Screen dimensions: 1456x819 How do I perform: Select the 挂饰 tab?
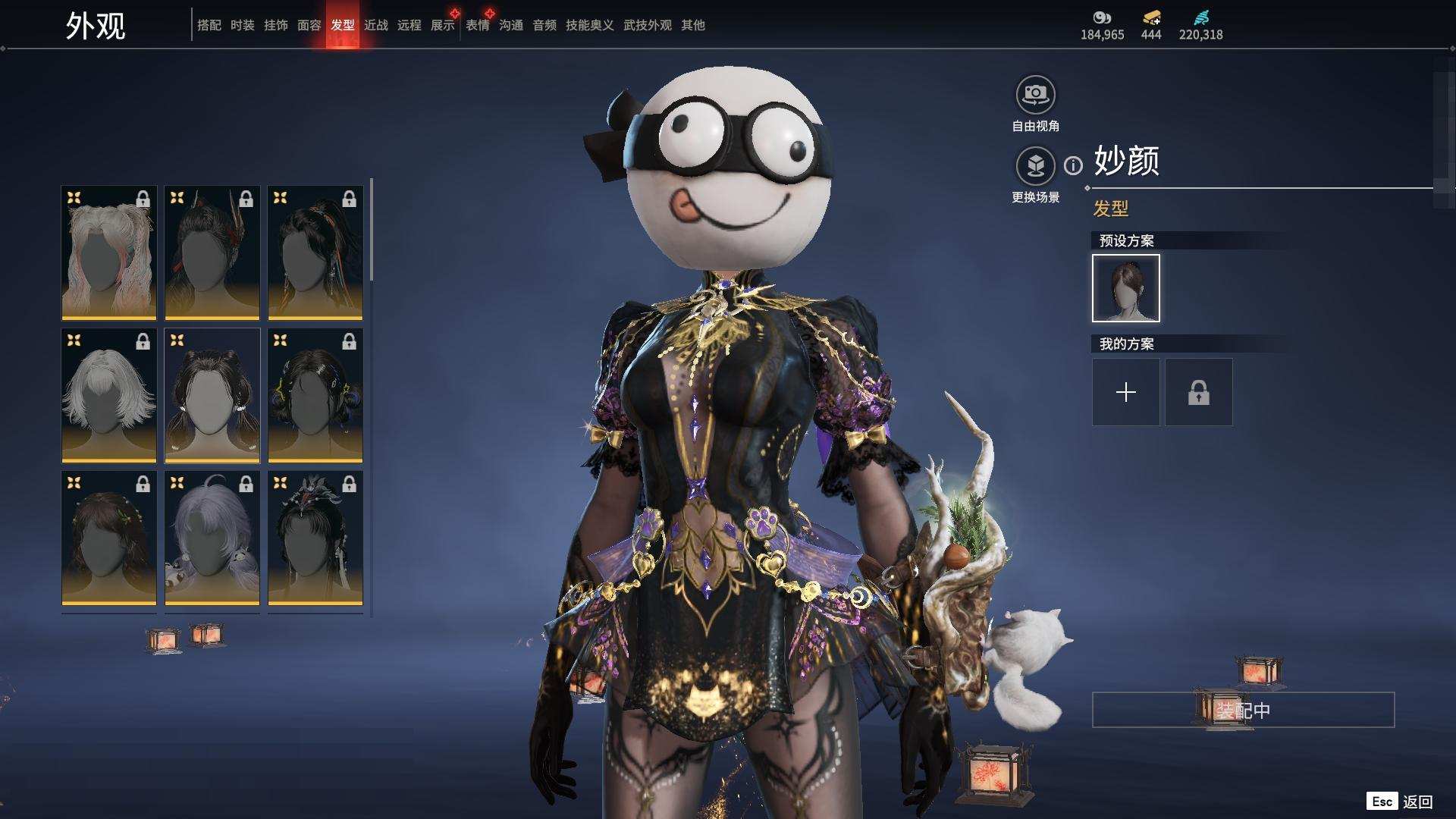coord(276,25)
